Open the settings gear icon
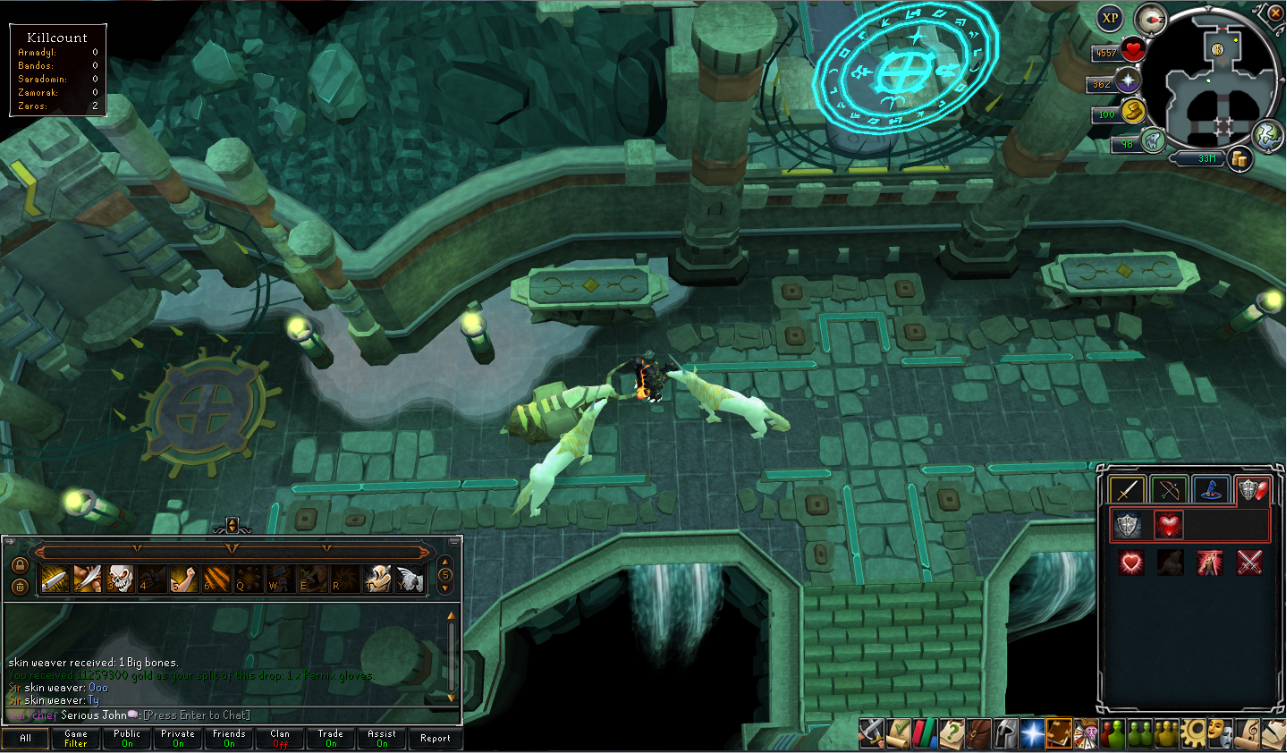Screen dimensions: 1287x753 click(x=1193, y=734)
